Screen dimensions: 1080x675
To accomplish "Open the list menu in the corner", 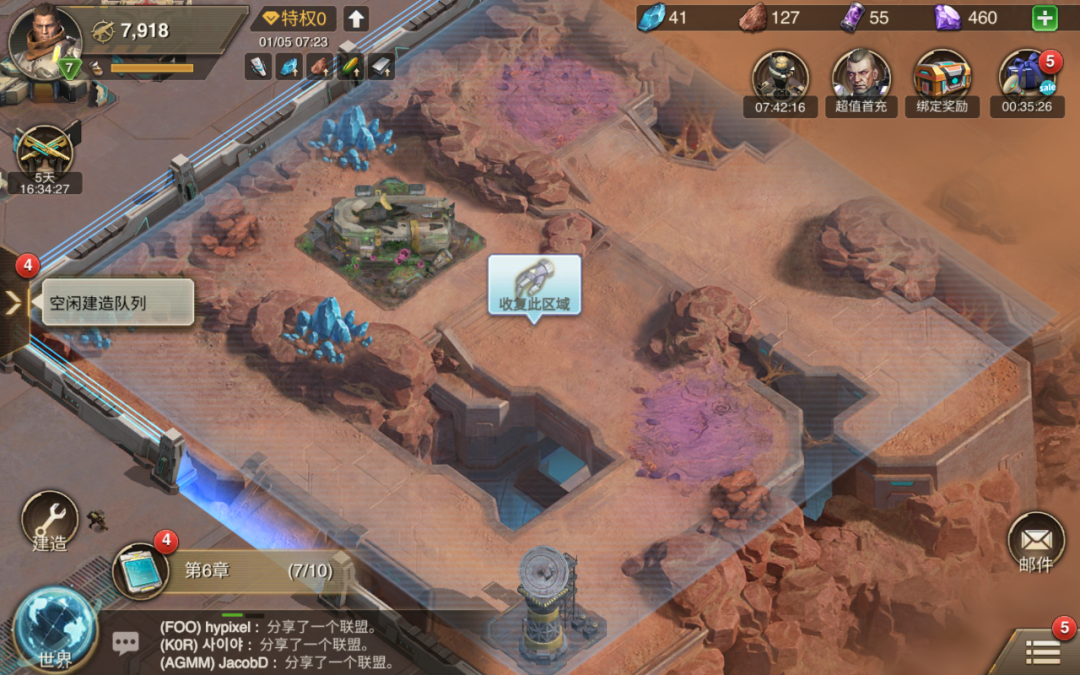I will pyautogui.click(x=1042, y=651).
